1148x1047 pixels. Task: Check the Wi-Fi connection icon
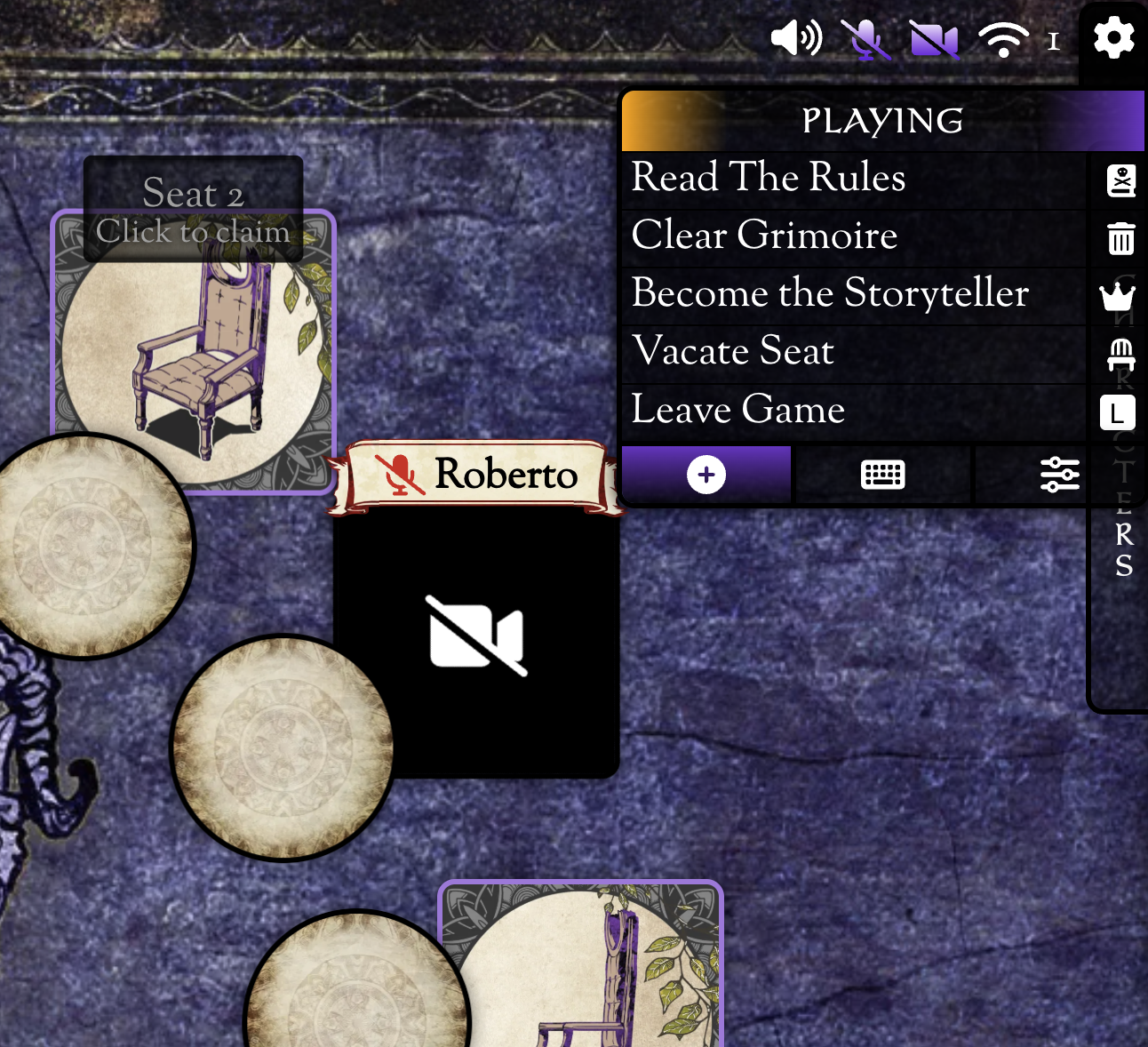1003,40
